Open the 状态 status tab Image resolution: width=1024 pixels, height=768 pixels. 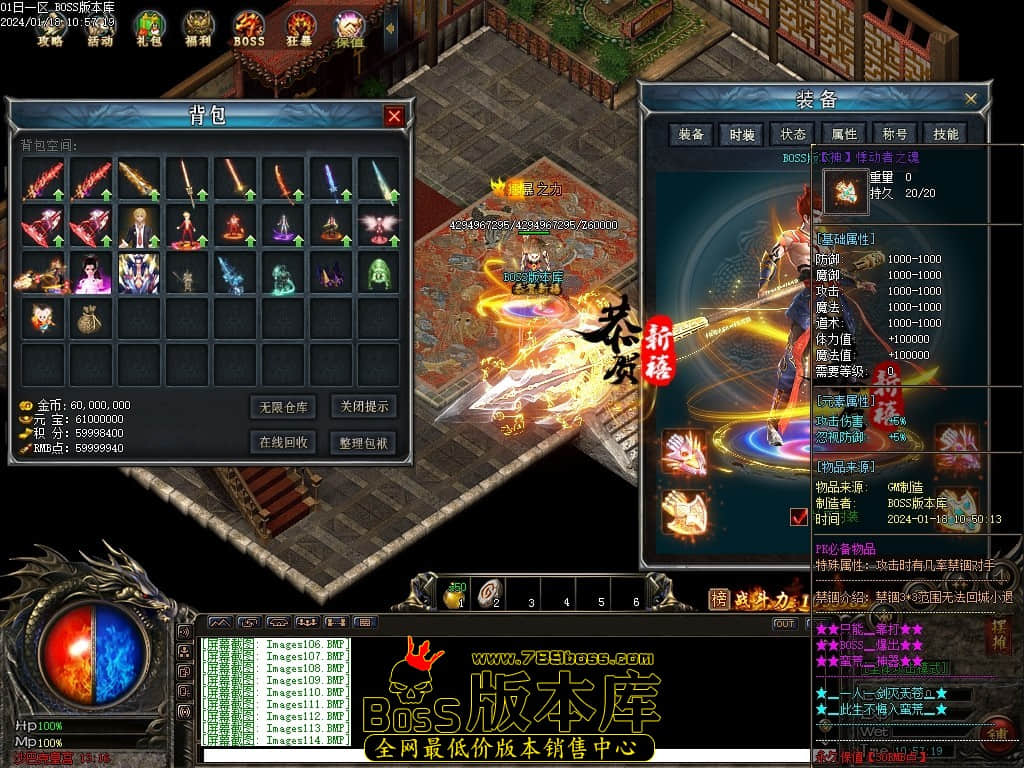click(x=793, y=134)
